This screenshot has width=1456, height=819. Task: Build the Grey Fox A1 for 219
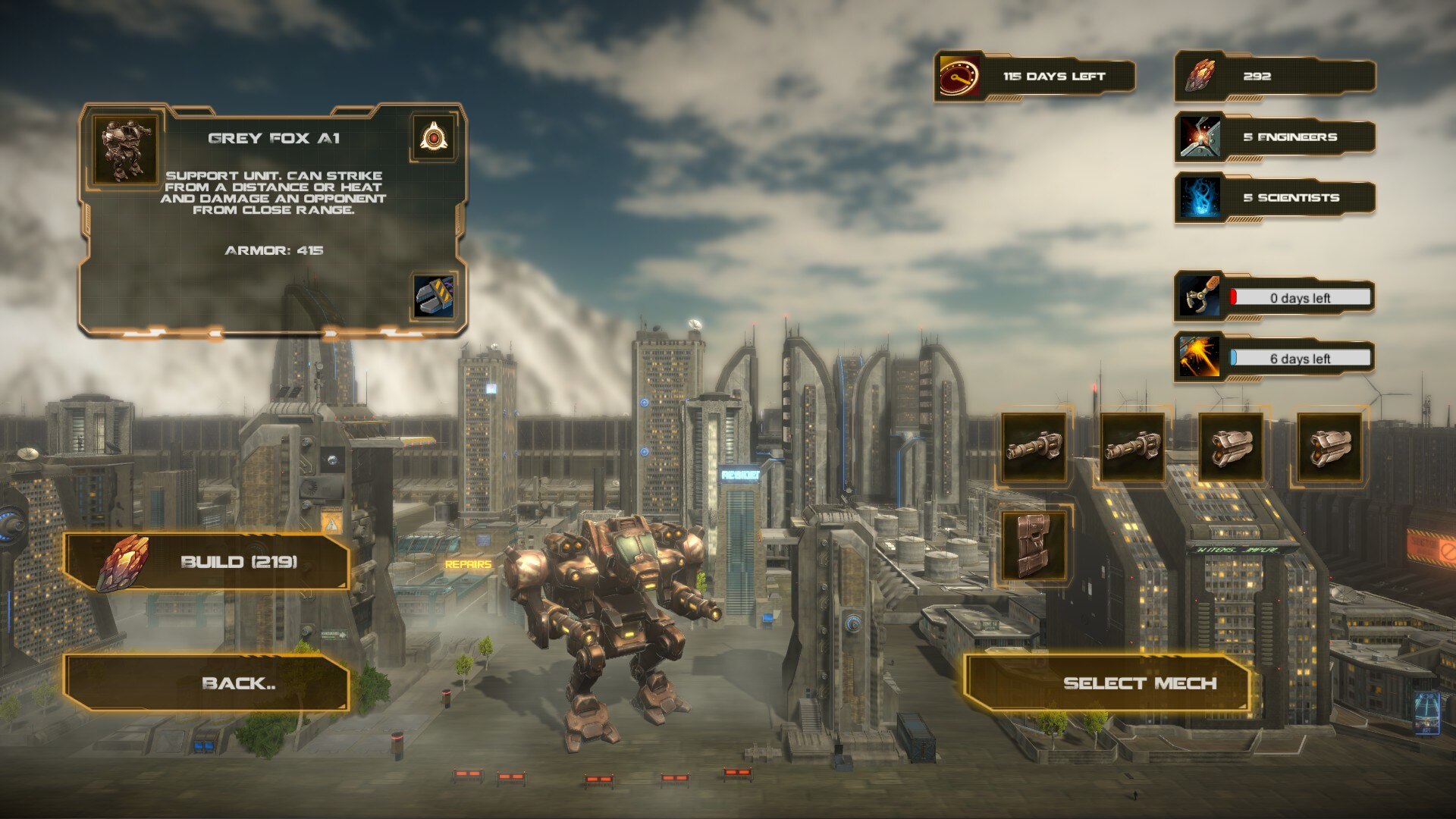pos(206,562)
